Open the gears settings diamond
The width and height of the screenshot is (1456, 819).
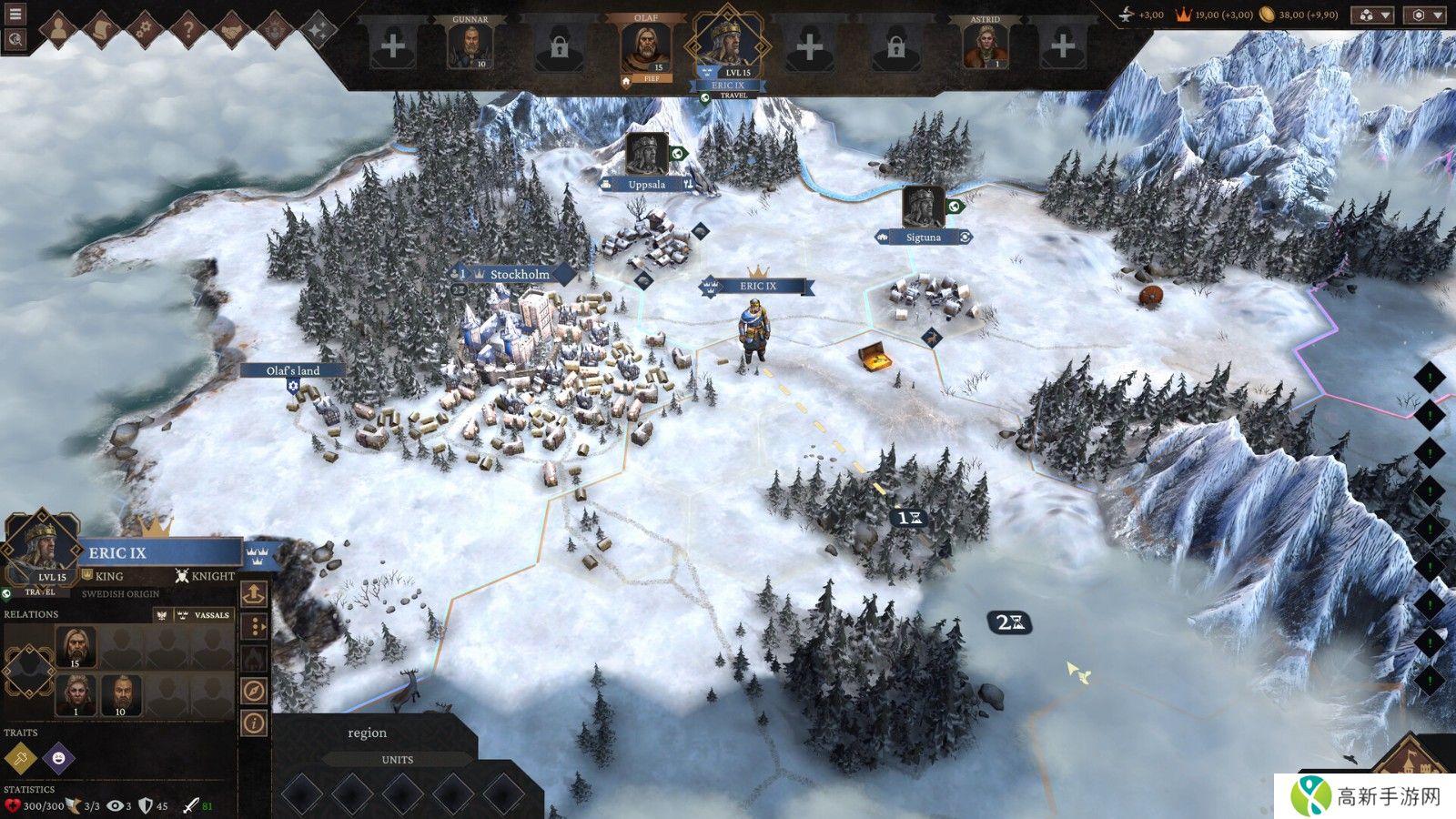(145, 30)
